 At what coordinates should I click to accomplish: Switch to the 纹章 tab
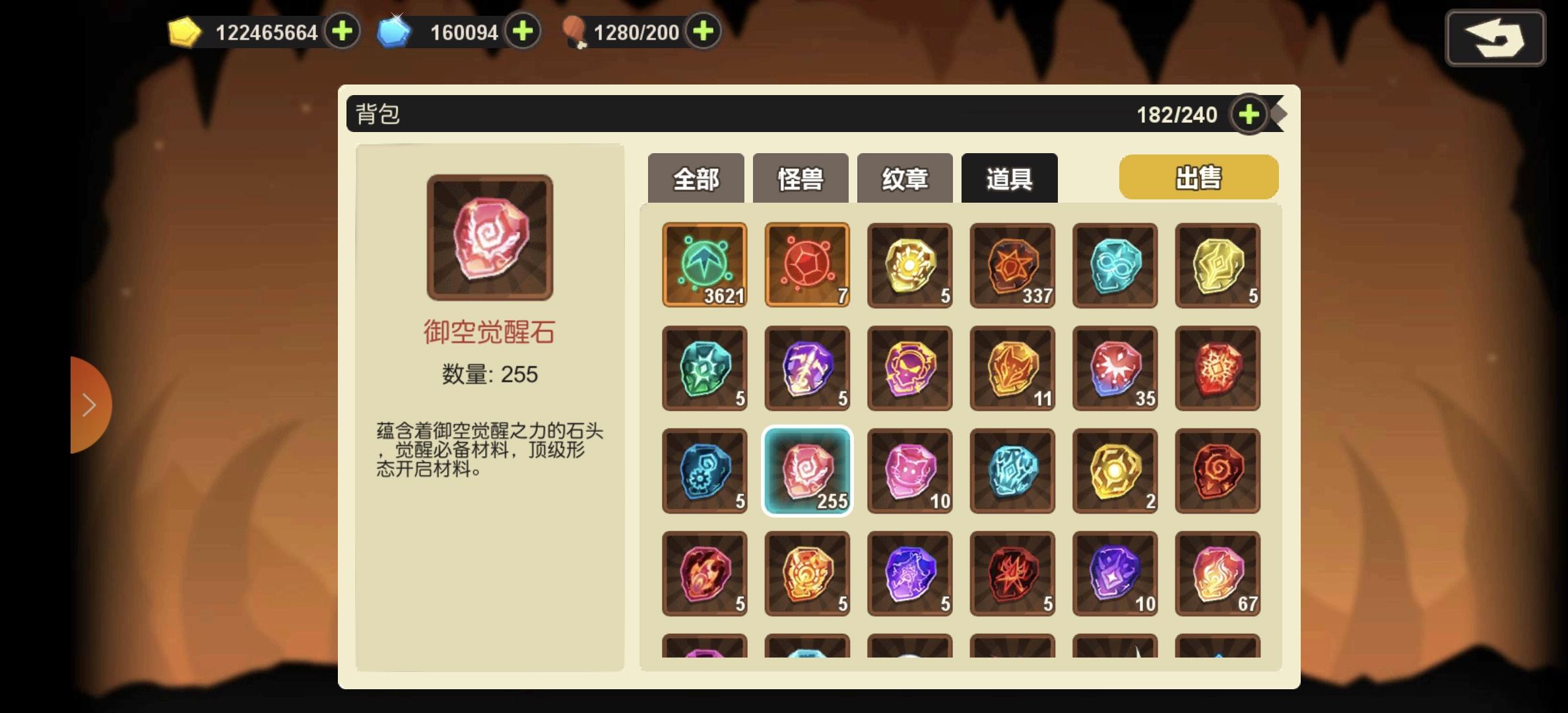[904, 177]
